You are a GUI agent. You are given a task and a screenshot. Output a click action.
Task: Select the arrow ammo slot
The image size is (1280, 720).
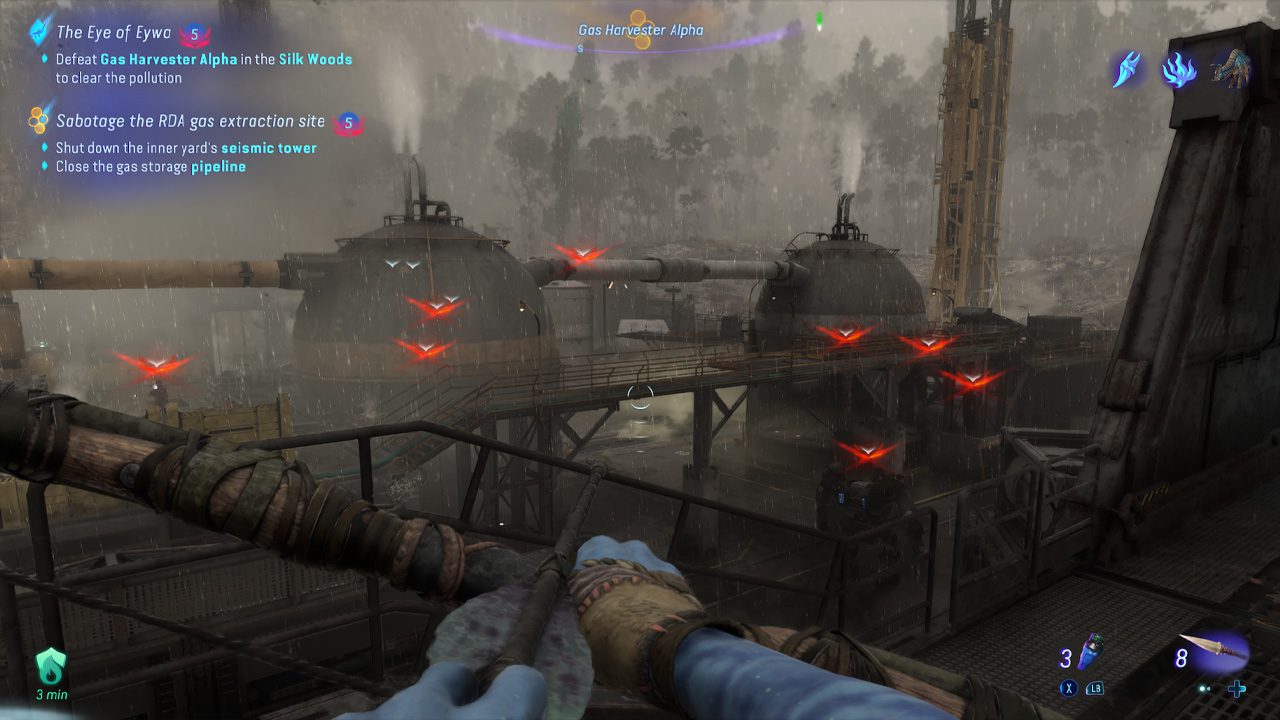click(1214, 653)
